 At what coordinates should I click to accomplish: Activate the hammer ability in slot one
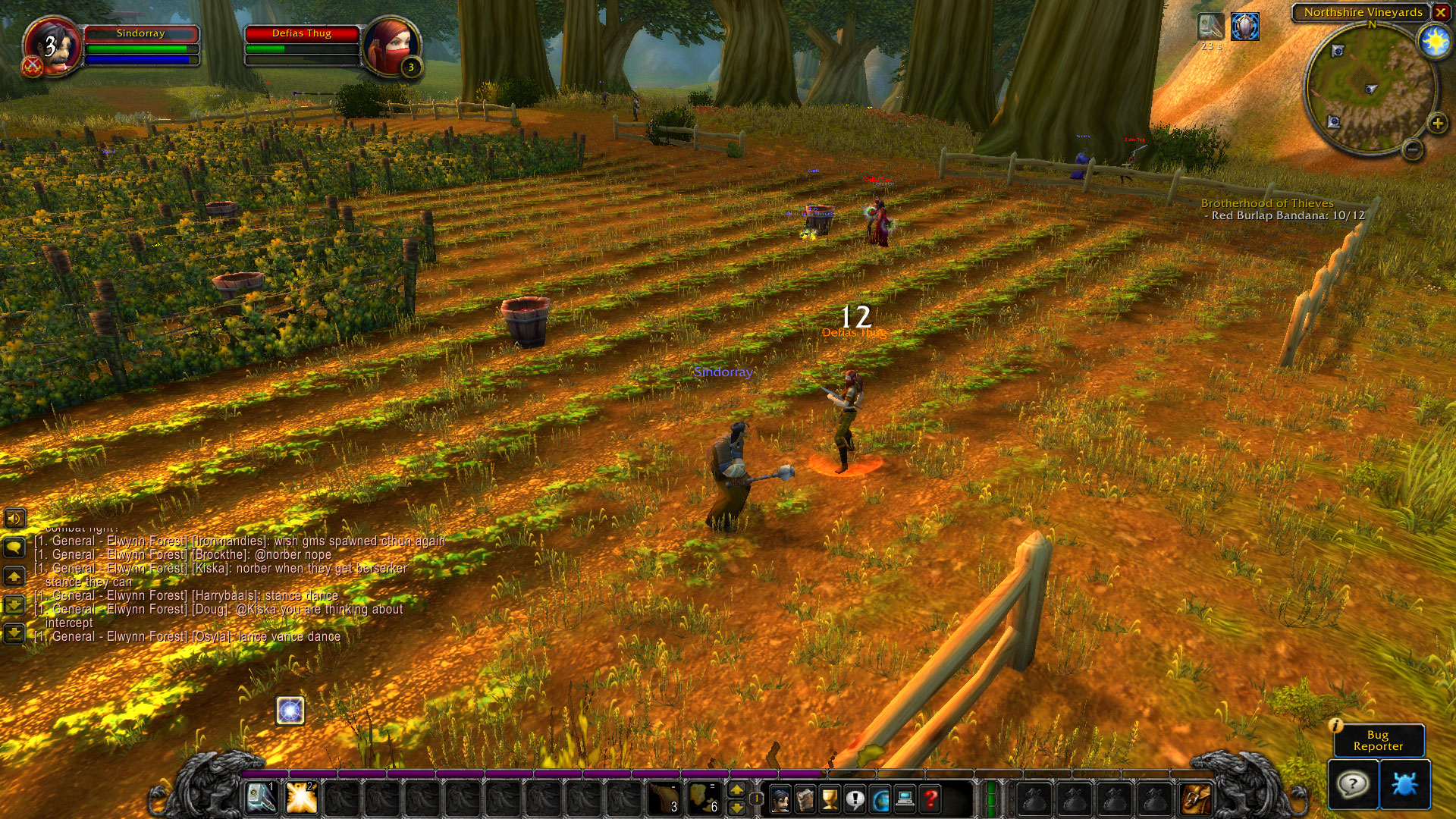tap(261, 798)
